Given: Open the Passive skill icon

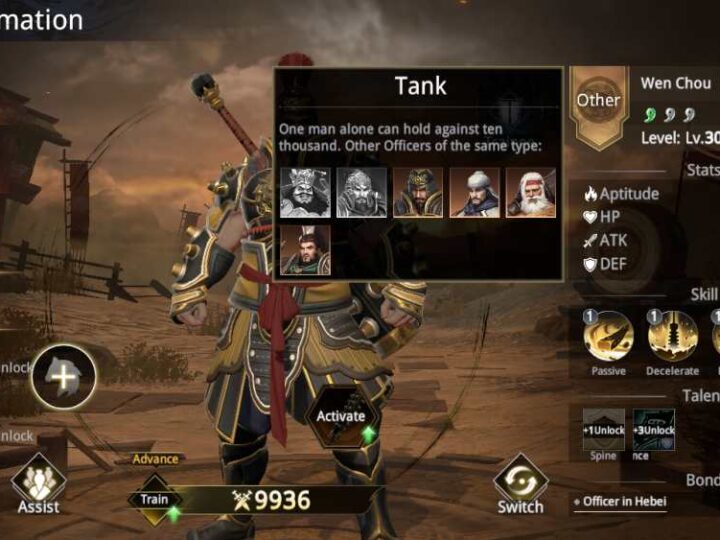Looking at the screenshot, I should pyautogui.click(x=608, y=338).
